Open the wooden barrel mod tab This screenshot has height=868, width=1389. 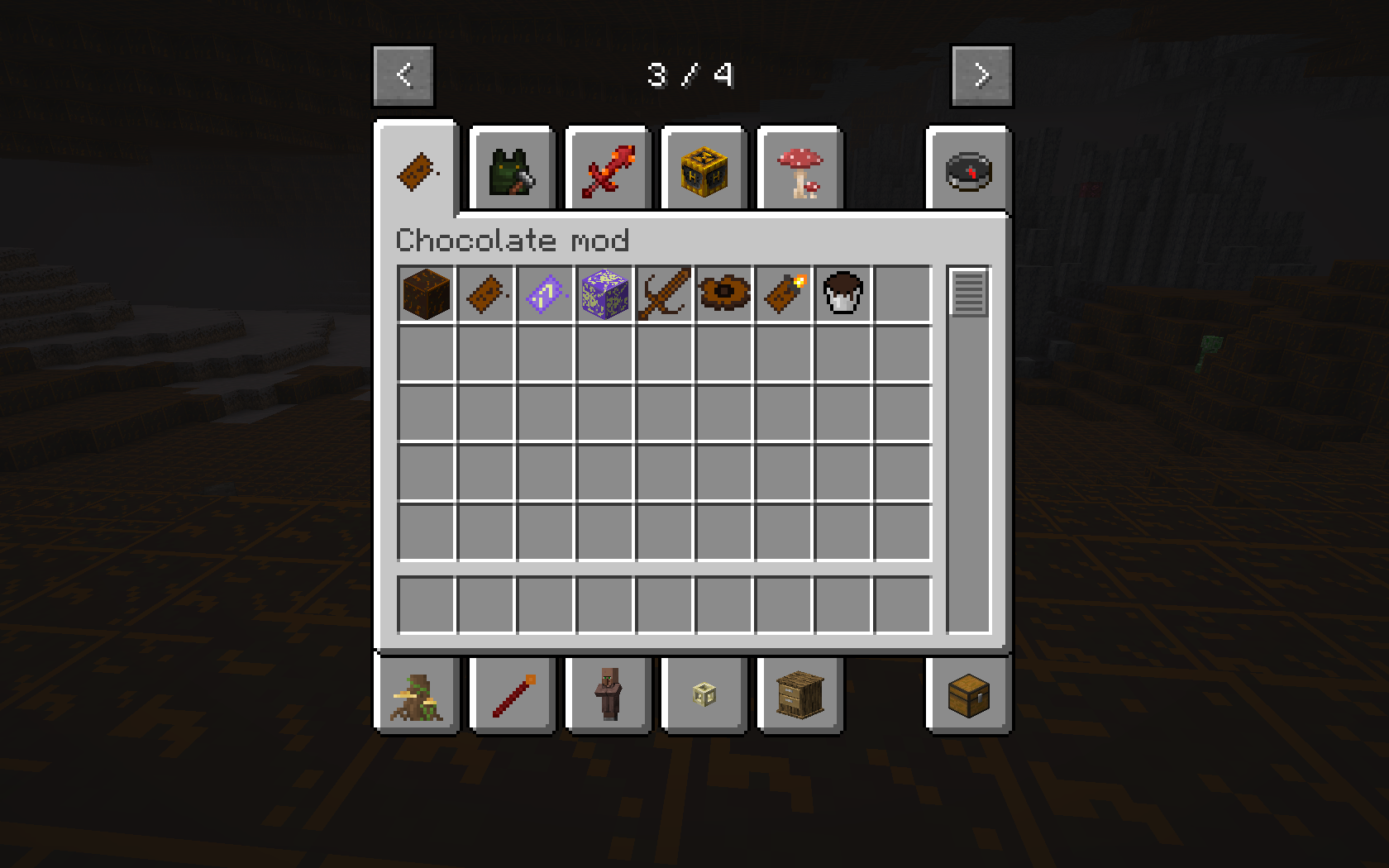(799, 694)
